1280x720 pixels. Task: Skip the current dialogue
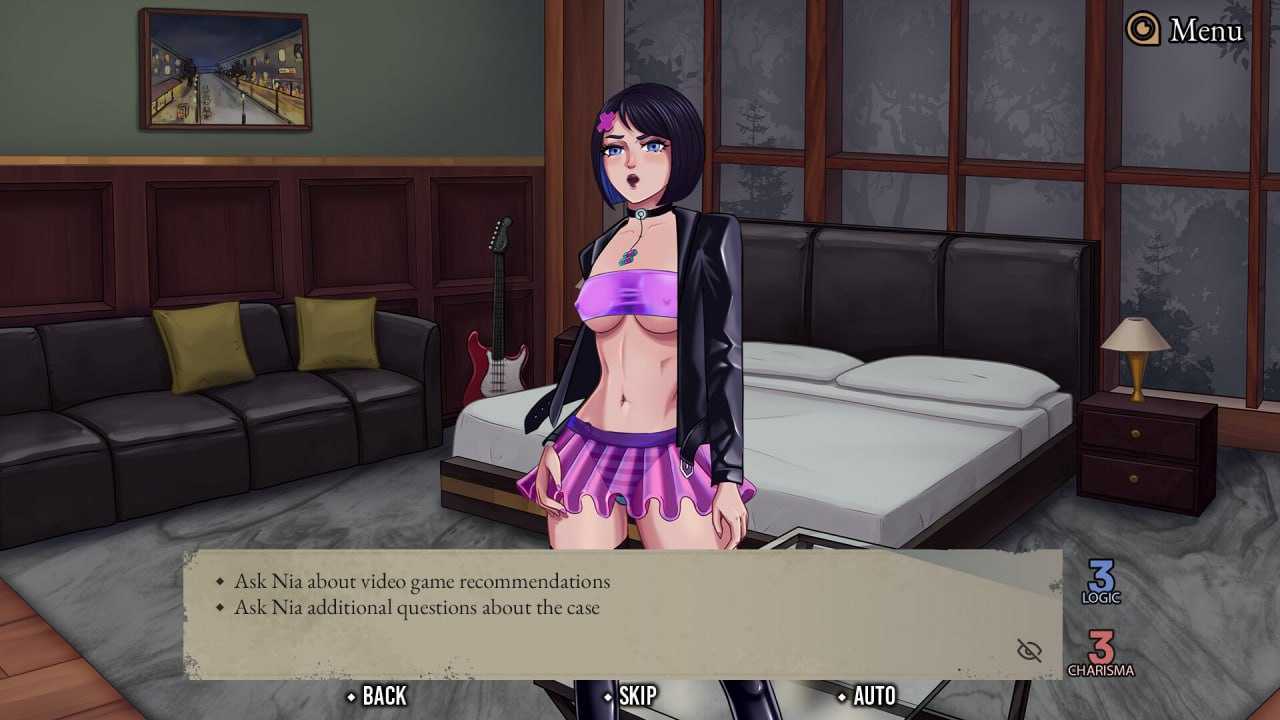630,696
